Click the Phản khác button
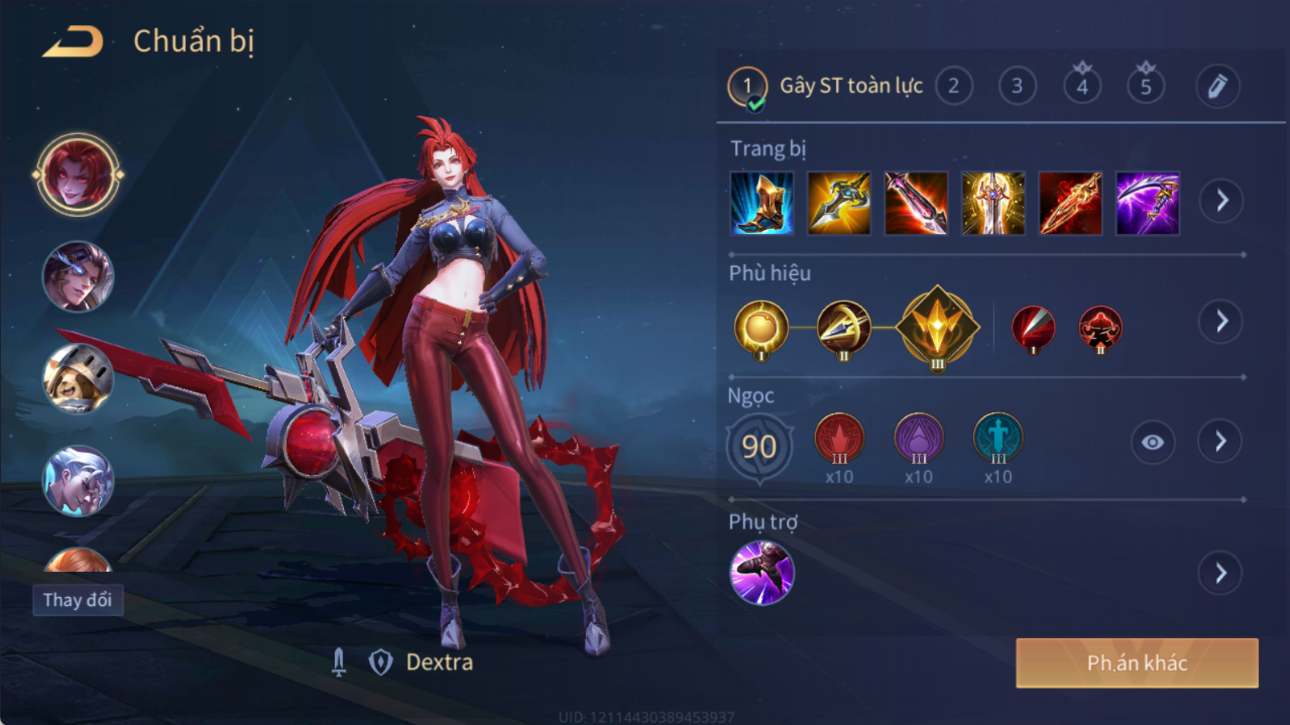This screenshot has width=1290, height=725. [1137, 663]
